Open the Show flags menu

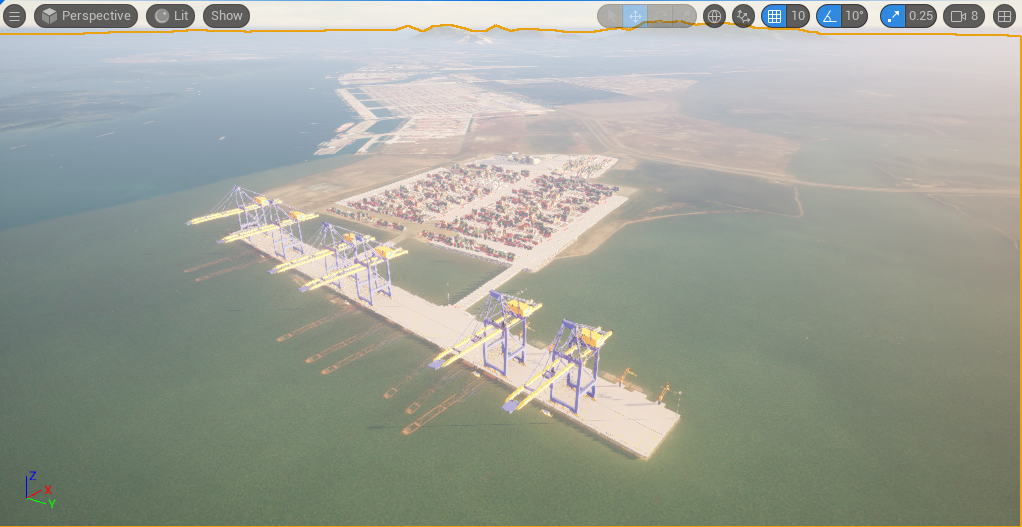[226, 16]
